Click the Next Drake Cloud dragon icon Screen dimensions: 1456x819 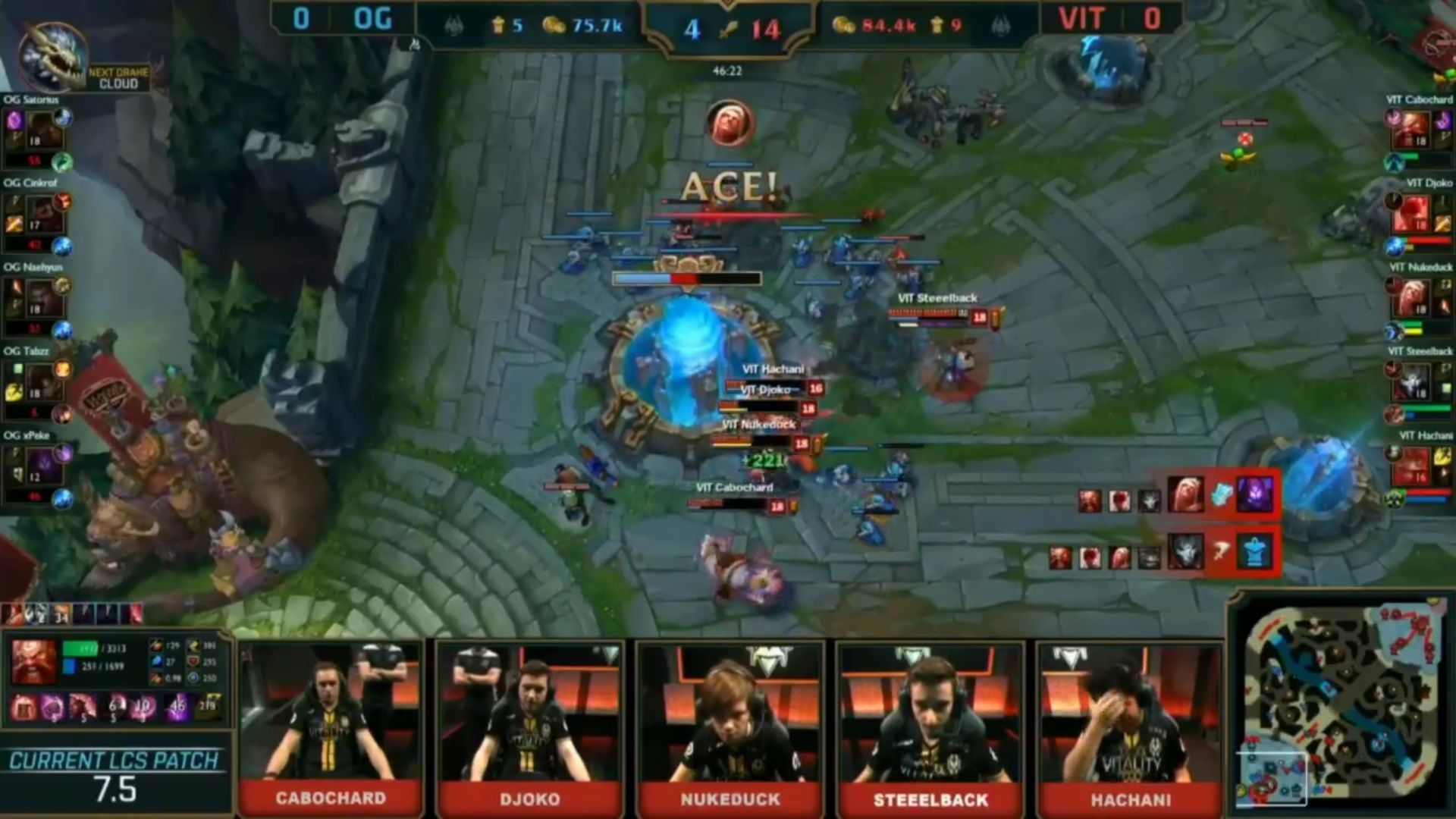coord(52,58)
